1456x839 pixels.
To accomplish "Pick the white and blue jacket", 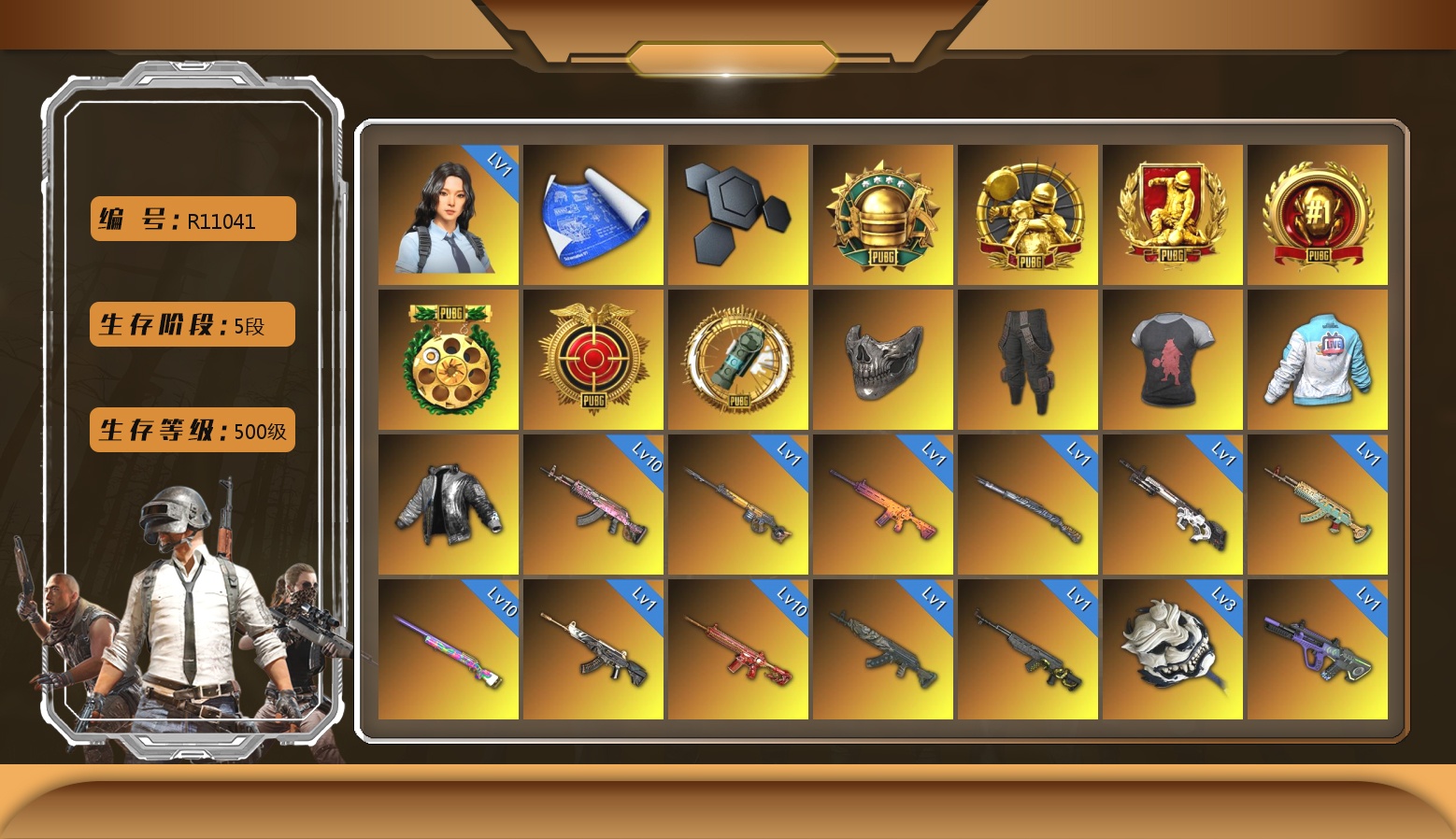I will point(1317,360).
